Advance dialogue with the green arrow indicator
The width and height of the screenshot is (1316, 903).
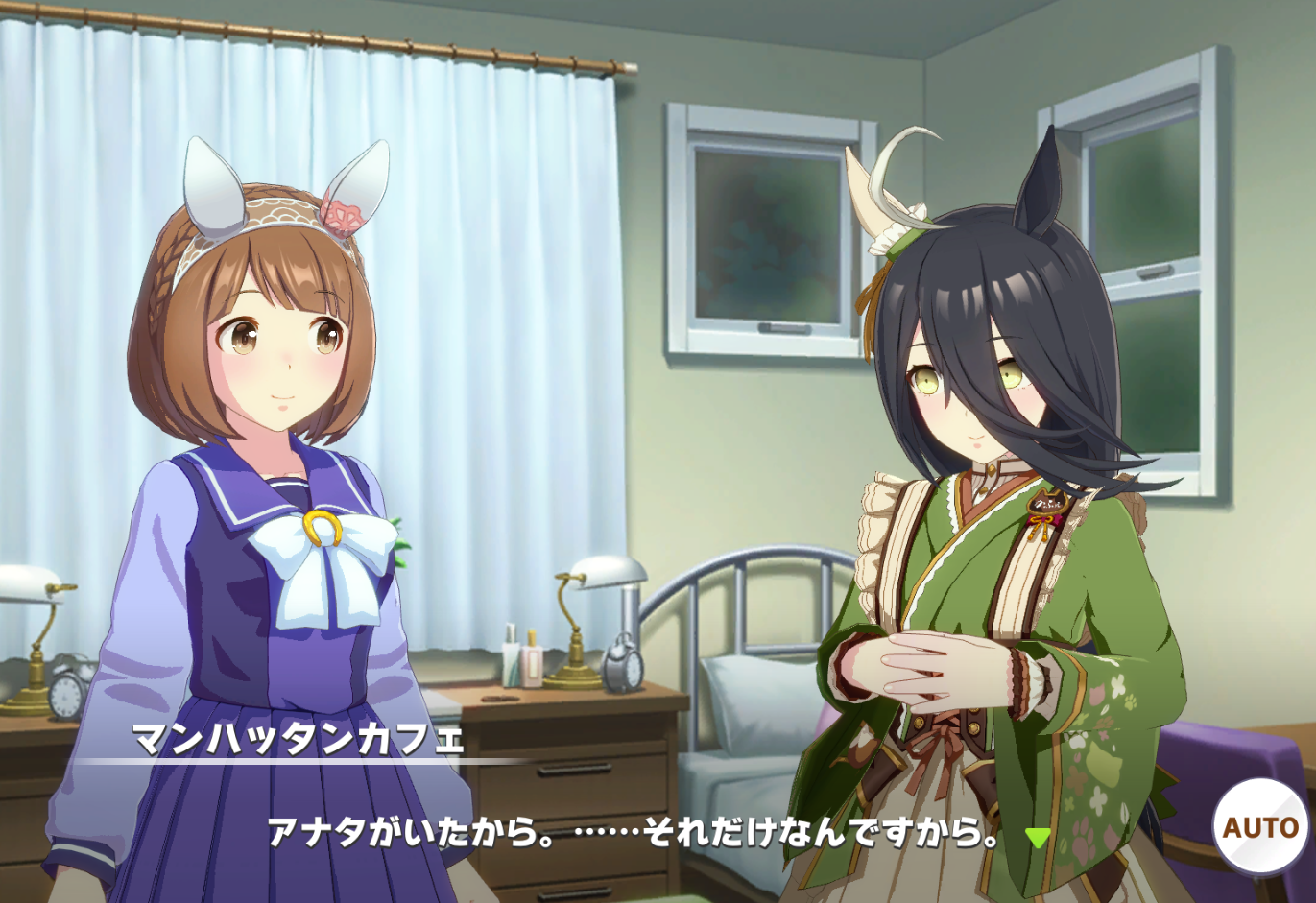pyautogui.click(x=1037, y=837)
